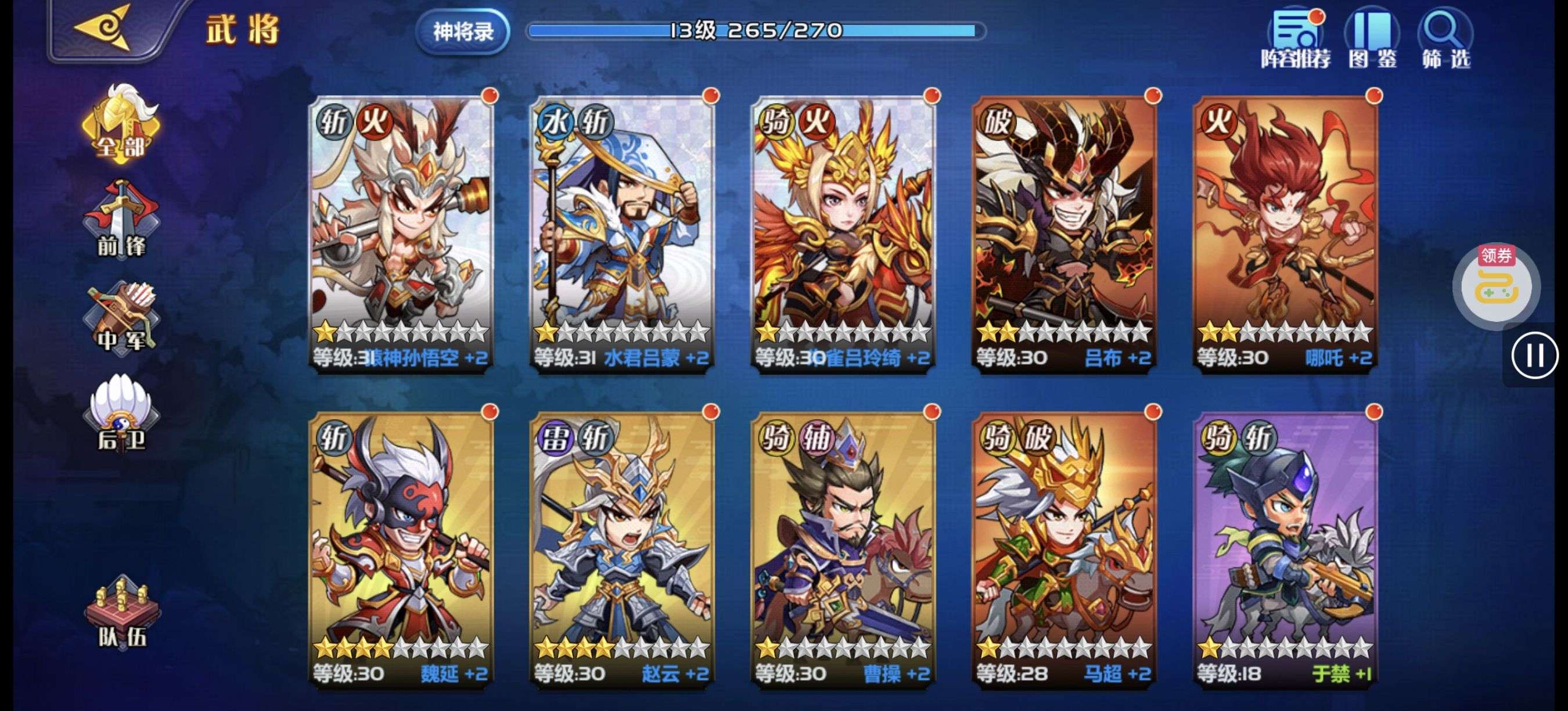Select the 魏延 hero card
Image resolution: width=1568 pixels, height=711 pixels.
[x=402, y=548]
